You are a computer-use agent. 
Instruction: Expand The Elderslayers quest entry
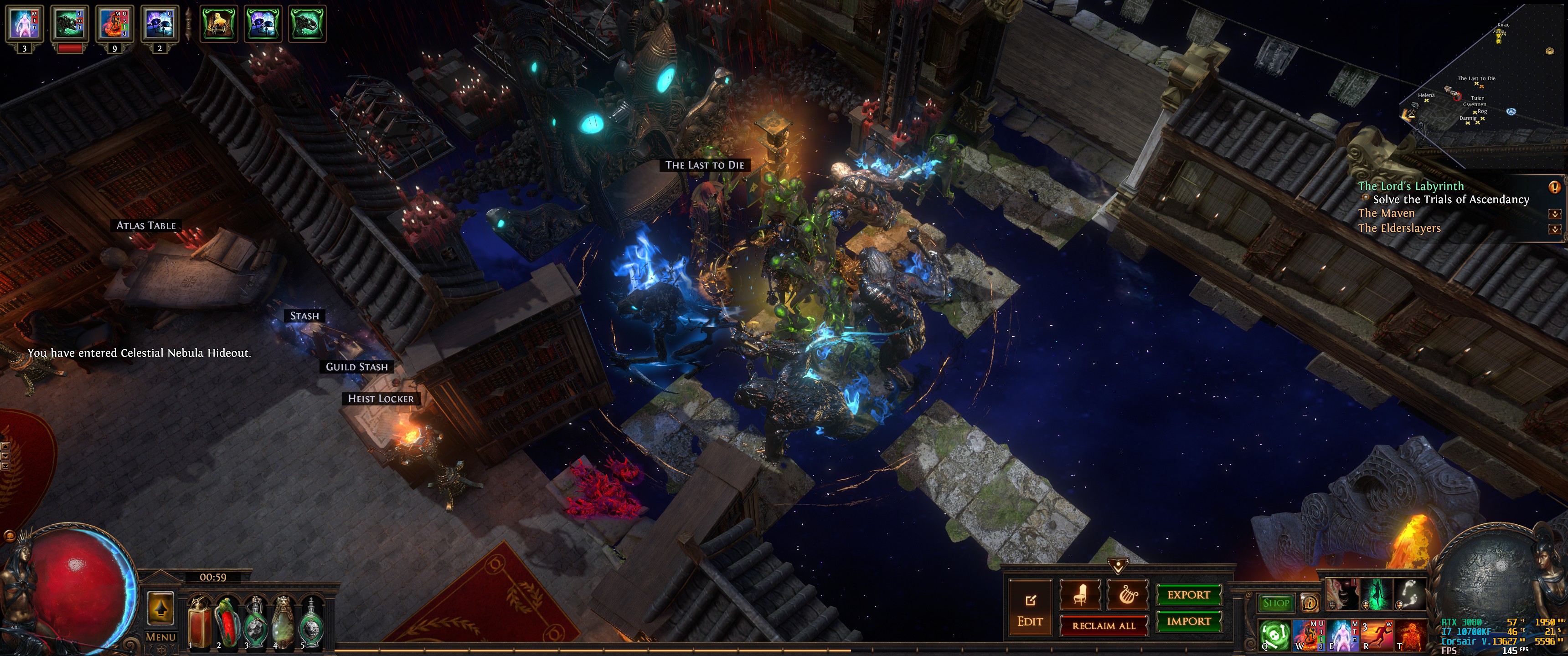point(1554,230)
